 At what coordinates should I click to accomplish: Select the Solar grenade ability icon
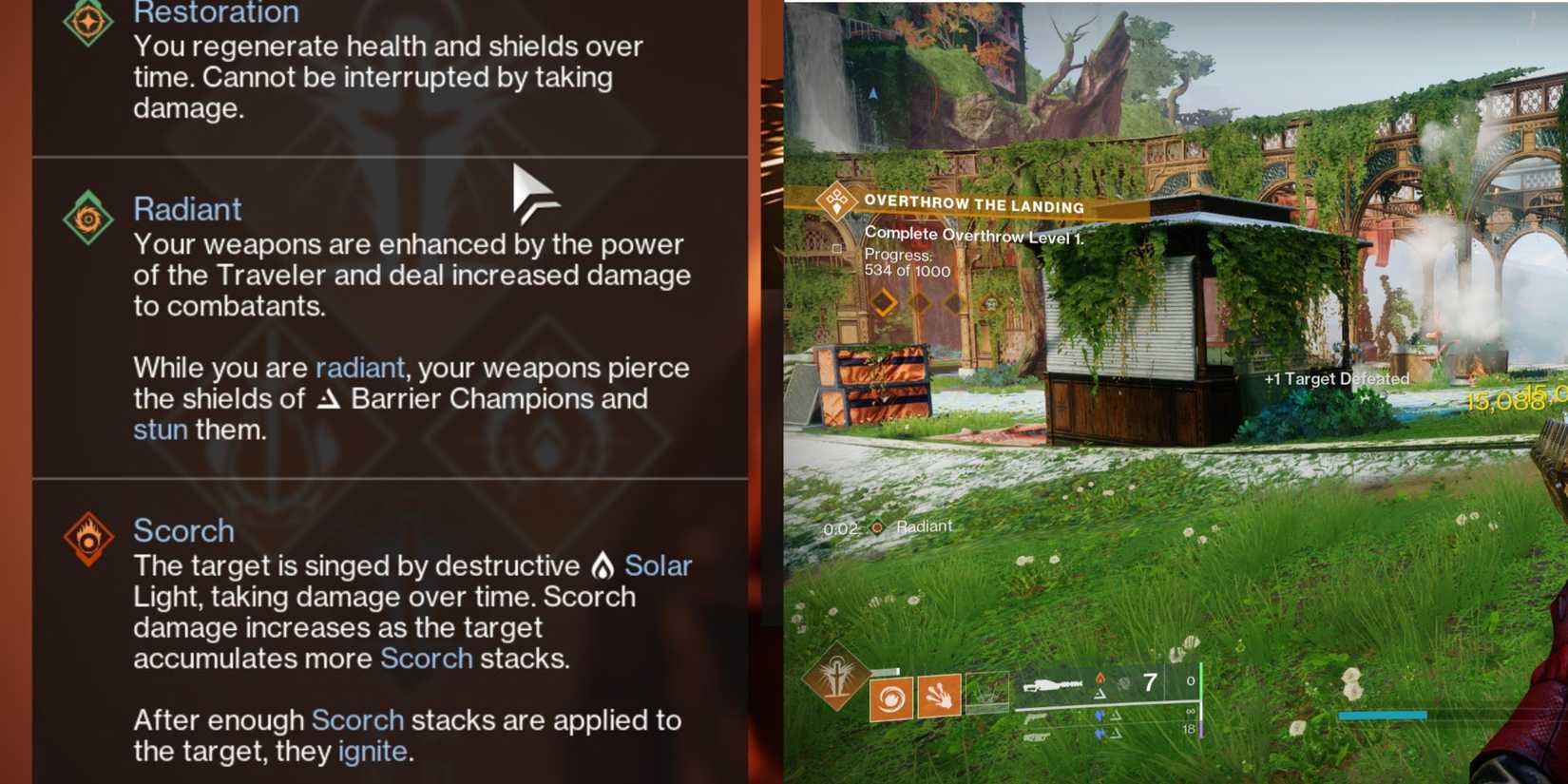coord(889,698)
